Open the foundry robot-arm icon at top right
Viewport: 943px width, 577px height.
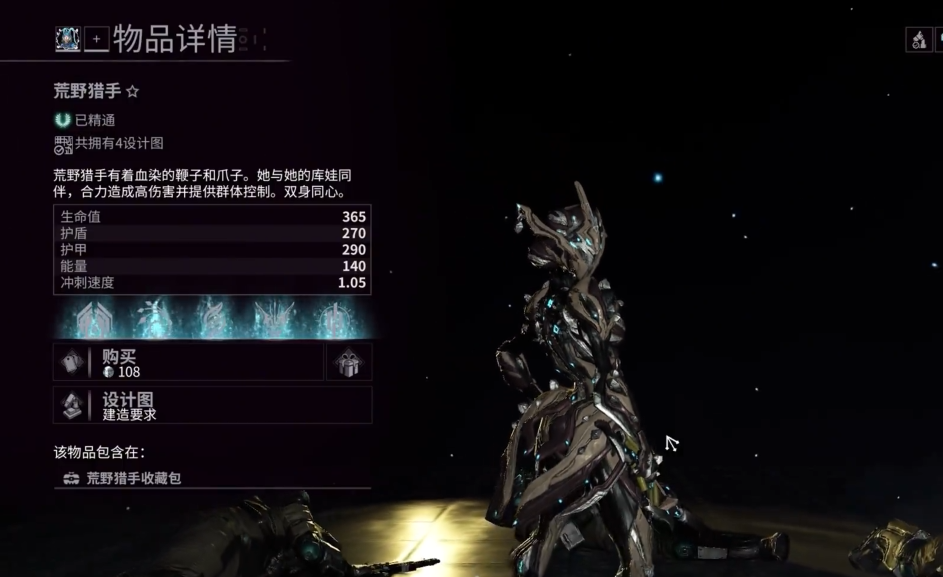(919, 40)
